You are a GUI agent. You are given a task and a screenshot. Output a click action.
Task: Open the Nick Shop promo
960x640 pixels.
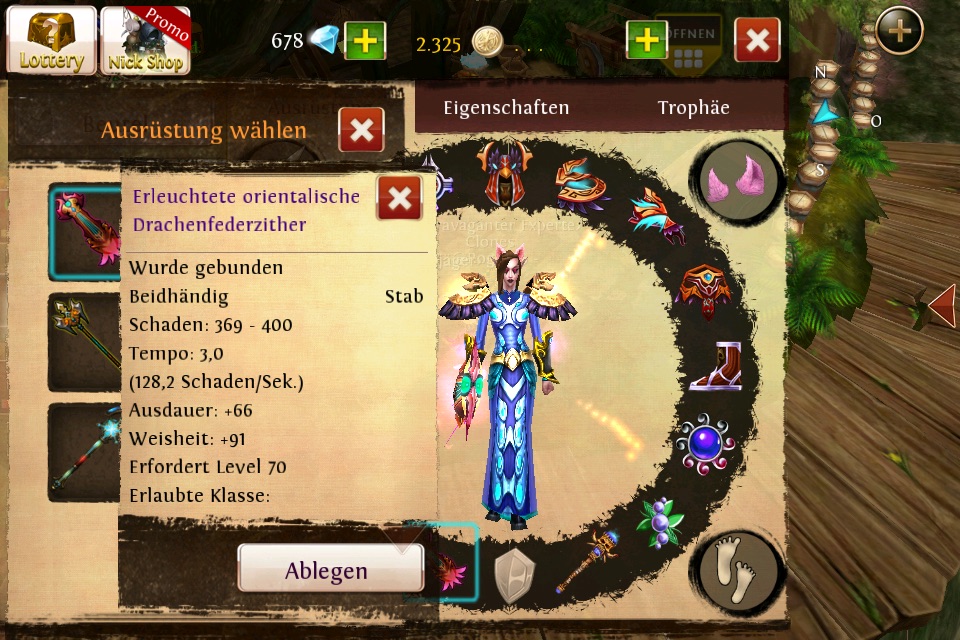[145, 40]
